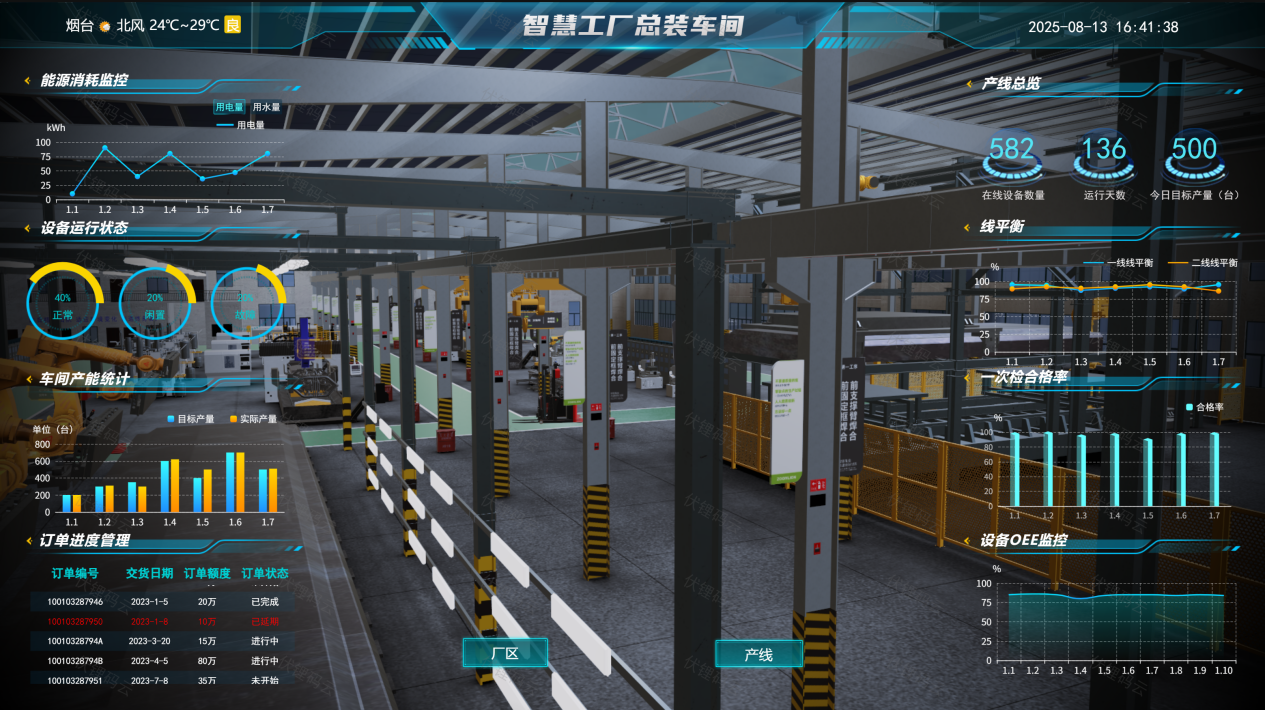Switch to the 用水量 water usage tab
1265x710 pixels.
pyautogui.click(x=266, y=107)
